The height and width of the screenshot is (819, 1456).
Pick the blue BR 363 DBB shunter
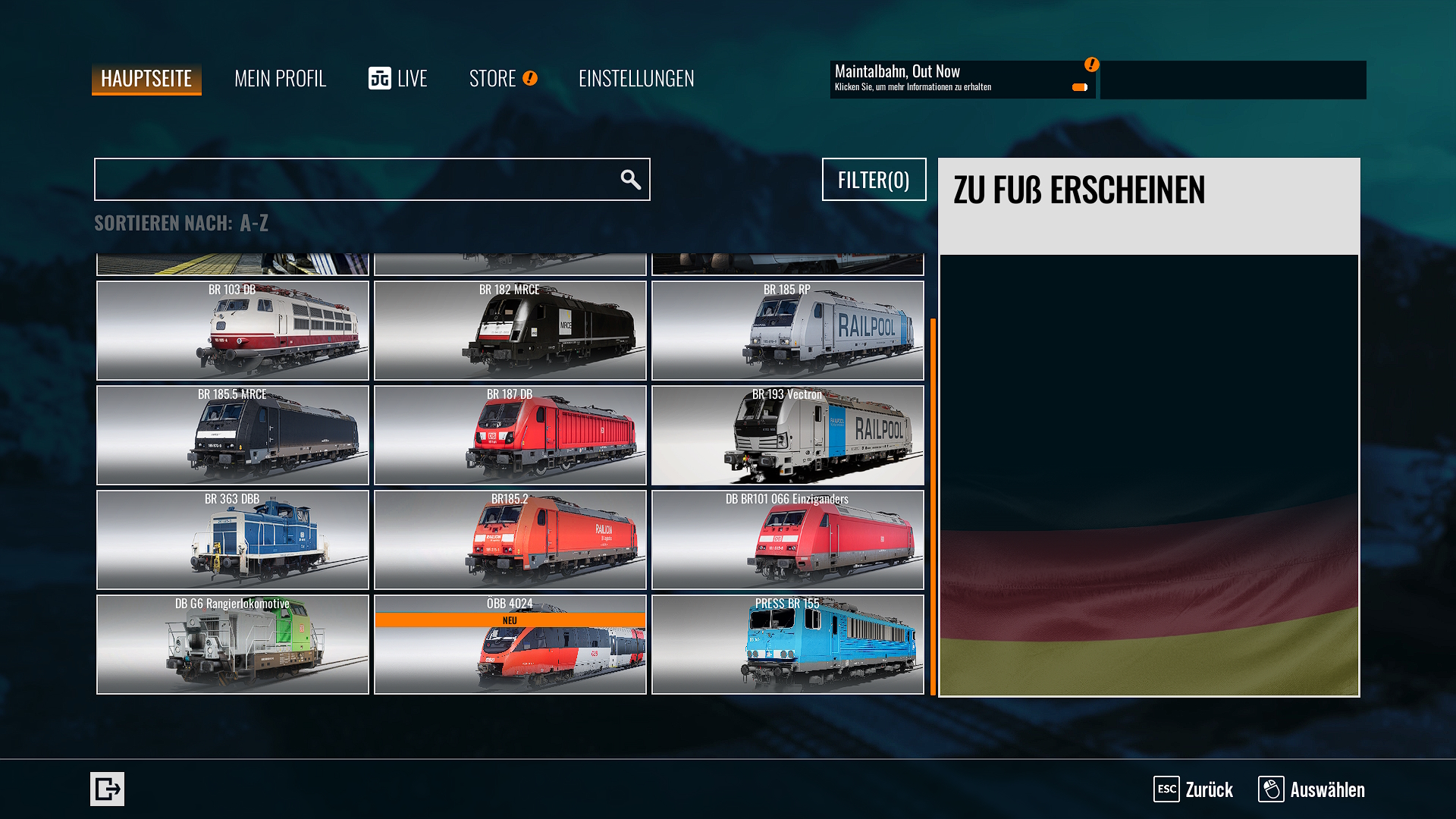point(233,540)
